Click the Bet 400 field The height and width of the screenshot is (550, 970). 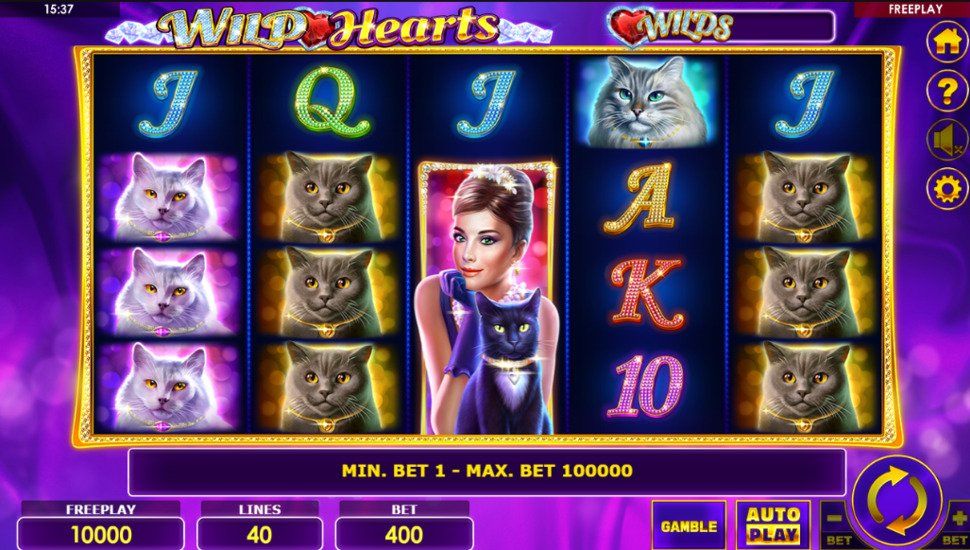[x=404, y=534]
